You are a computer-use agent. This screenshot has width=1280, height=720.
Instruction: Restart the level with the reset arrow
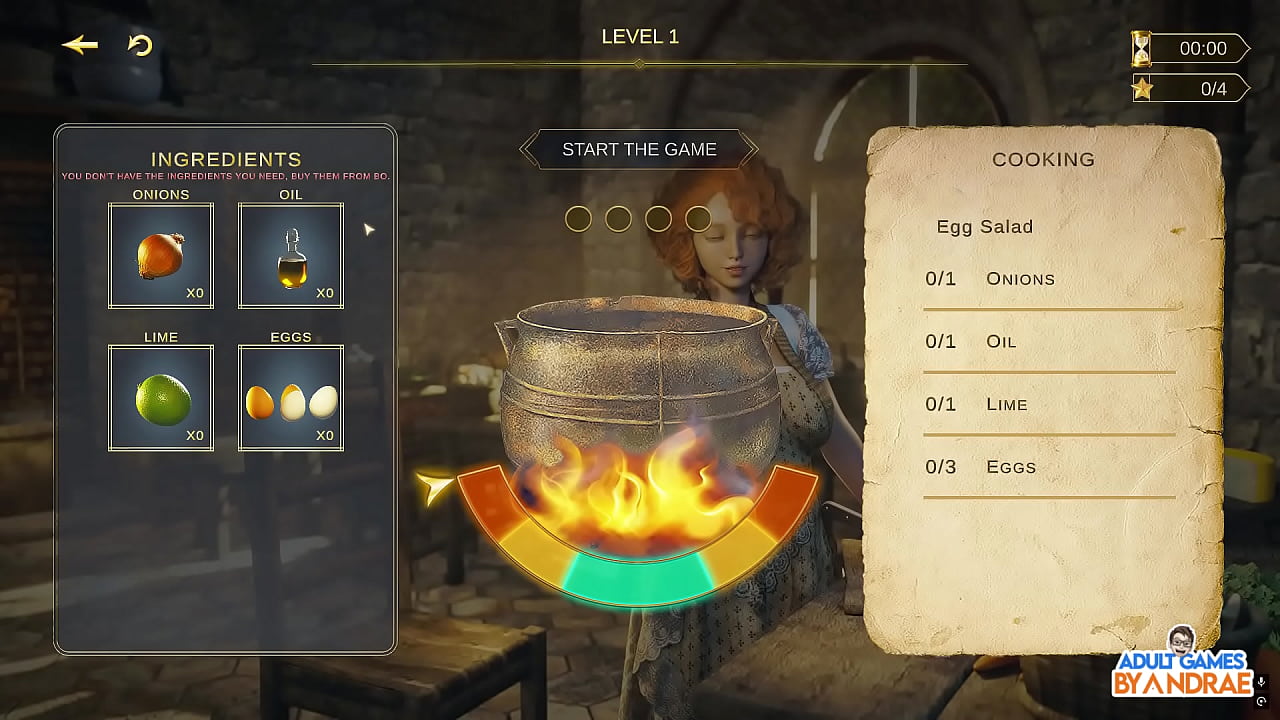(x=140, y=45)
